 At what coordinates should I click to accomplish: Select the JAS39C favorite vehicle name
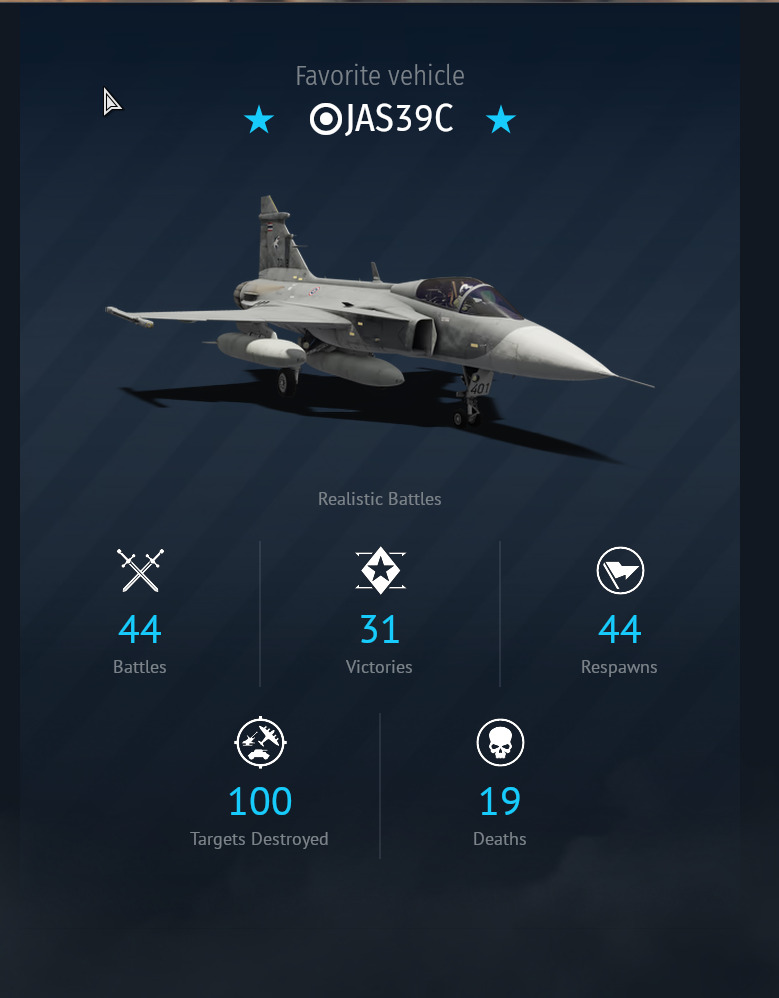tap(397, 120)
